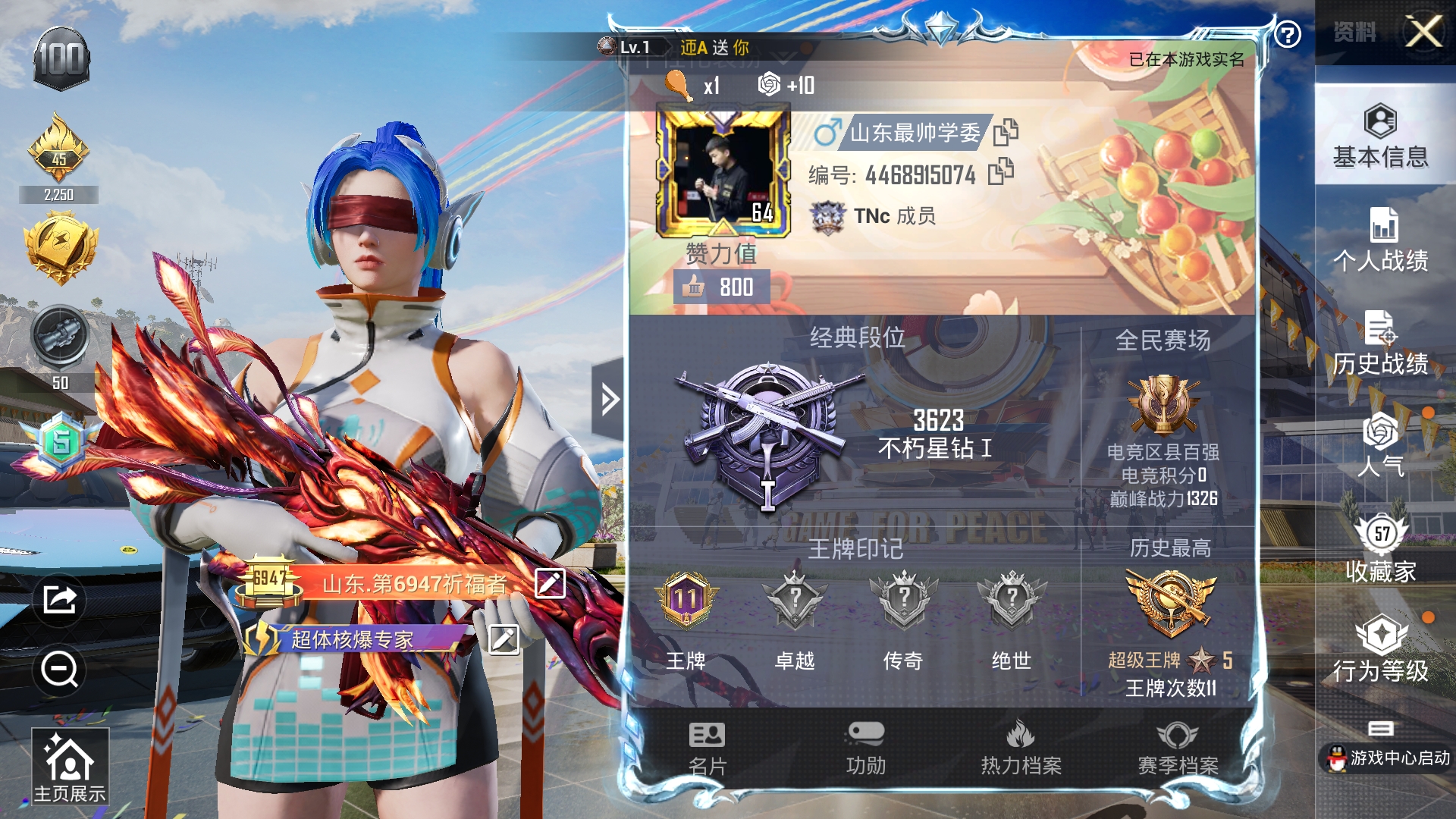
Task: Switch to the 基本信息 tab
Action: (1380, 136)
